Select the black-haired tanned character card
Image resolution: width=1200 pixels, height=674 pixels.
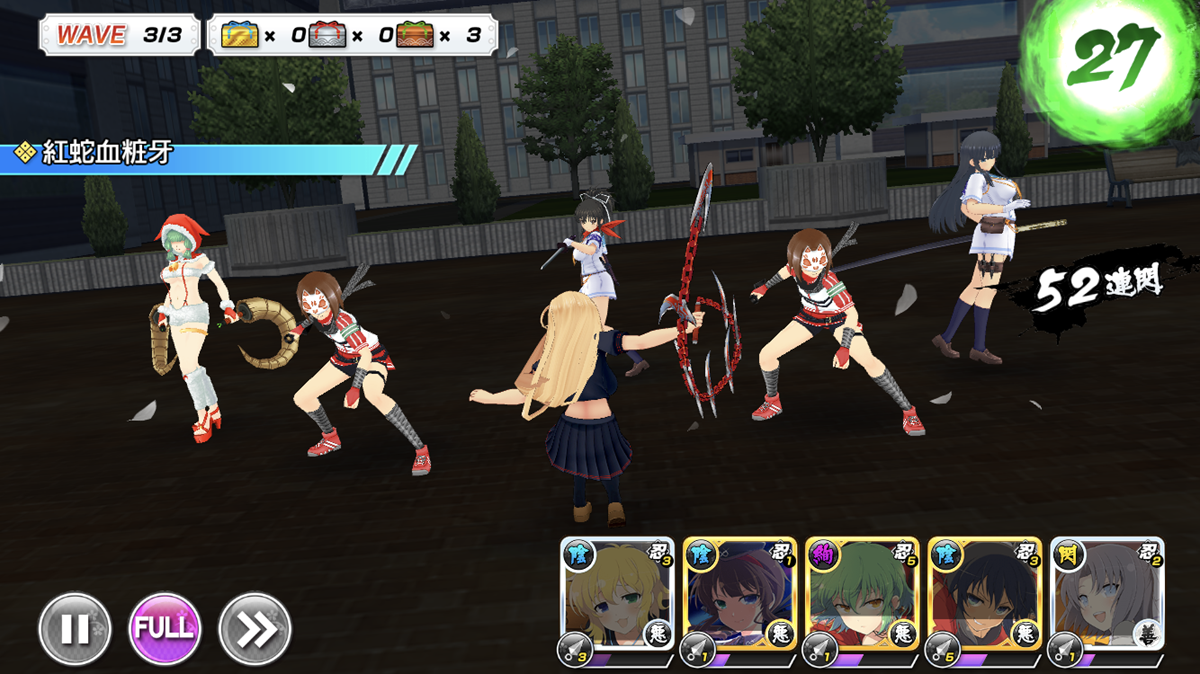[x=985, y=596]
